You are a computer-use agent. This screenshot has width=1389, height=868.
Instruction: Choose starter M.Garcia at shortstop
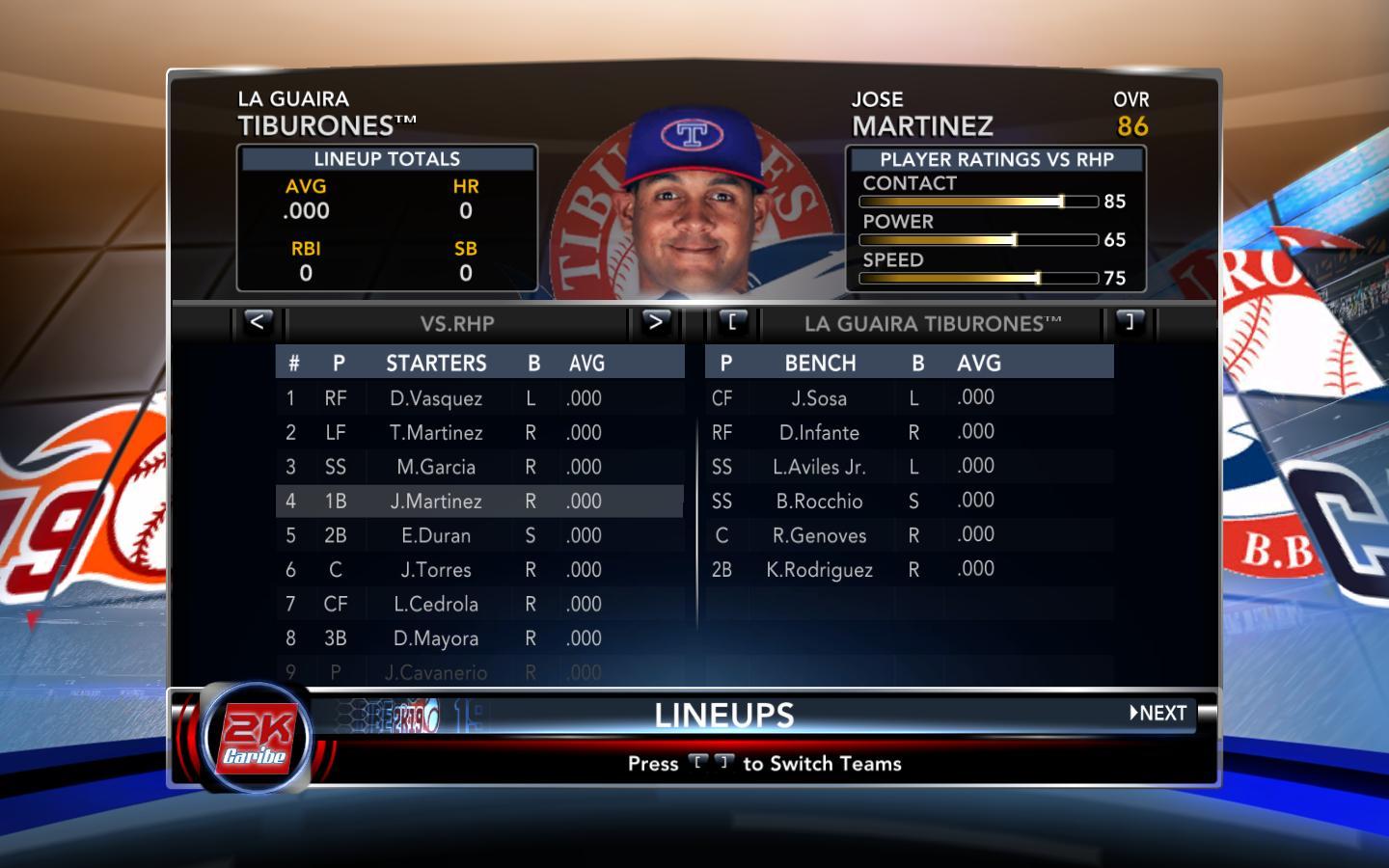[436, 467]
